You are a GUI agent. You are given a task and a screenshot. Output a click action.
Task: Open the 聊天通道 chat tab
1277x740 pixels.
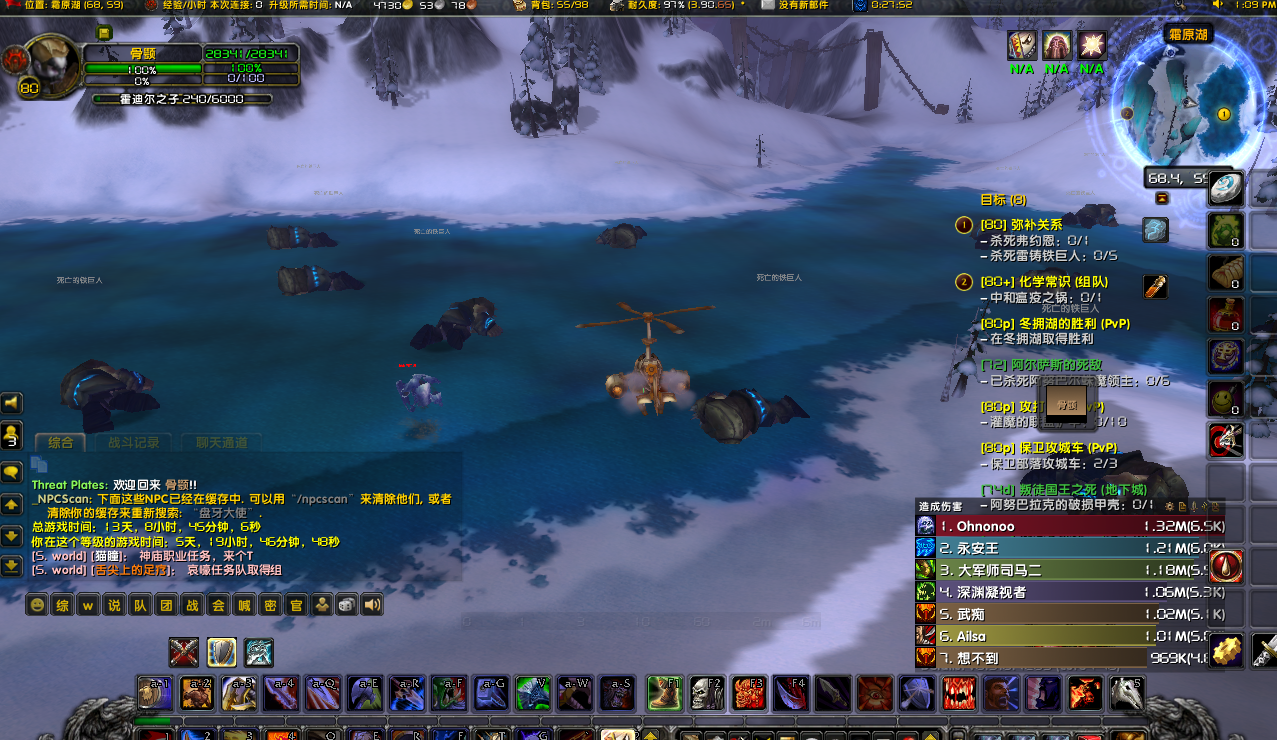[221, 442]
